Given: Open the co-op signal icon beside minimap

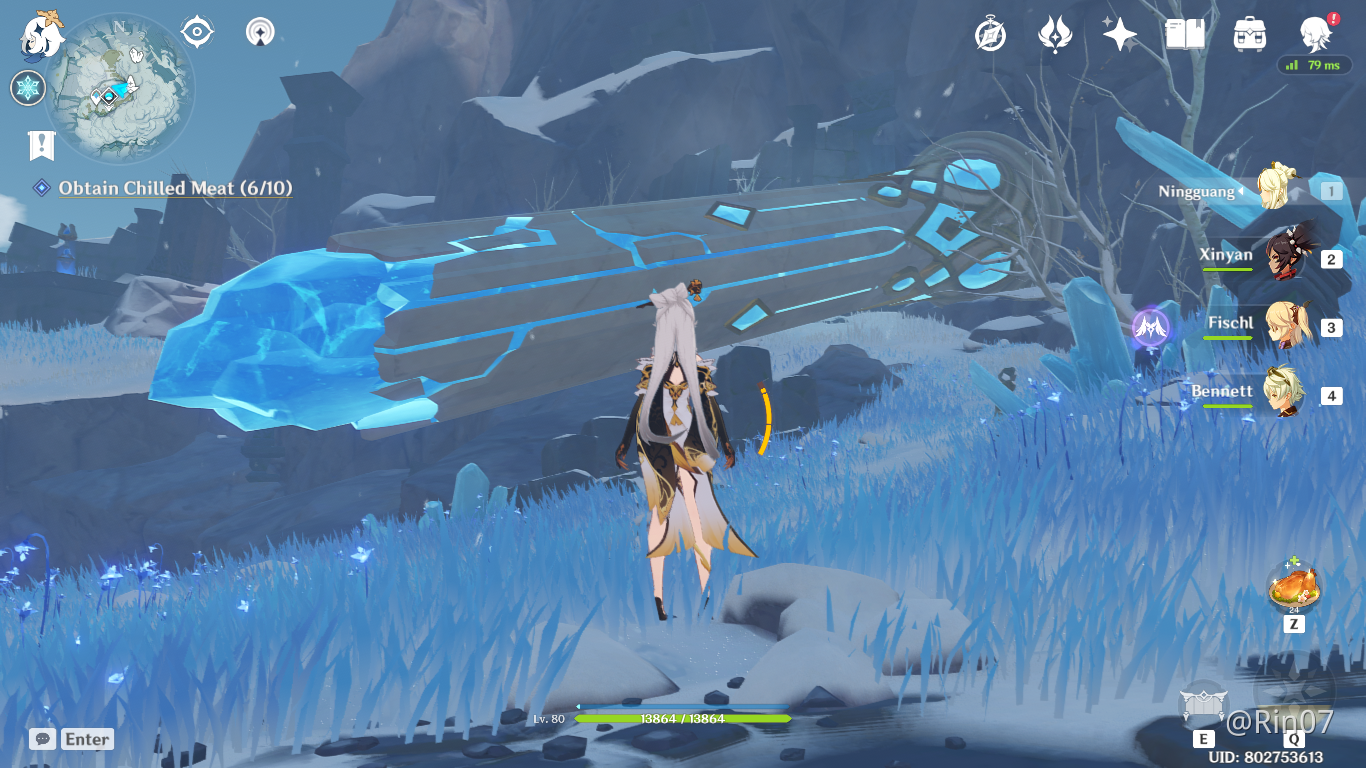Looking at the screenshot, I should pos(261,32).
